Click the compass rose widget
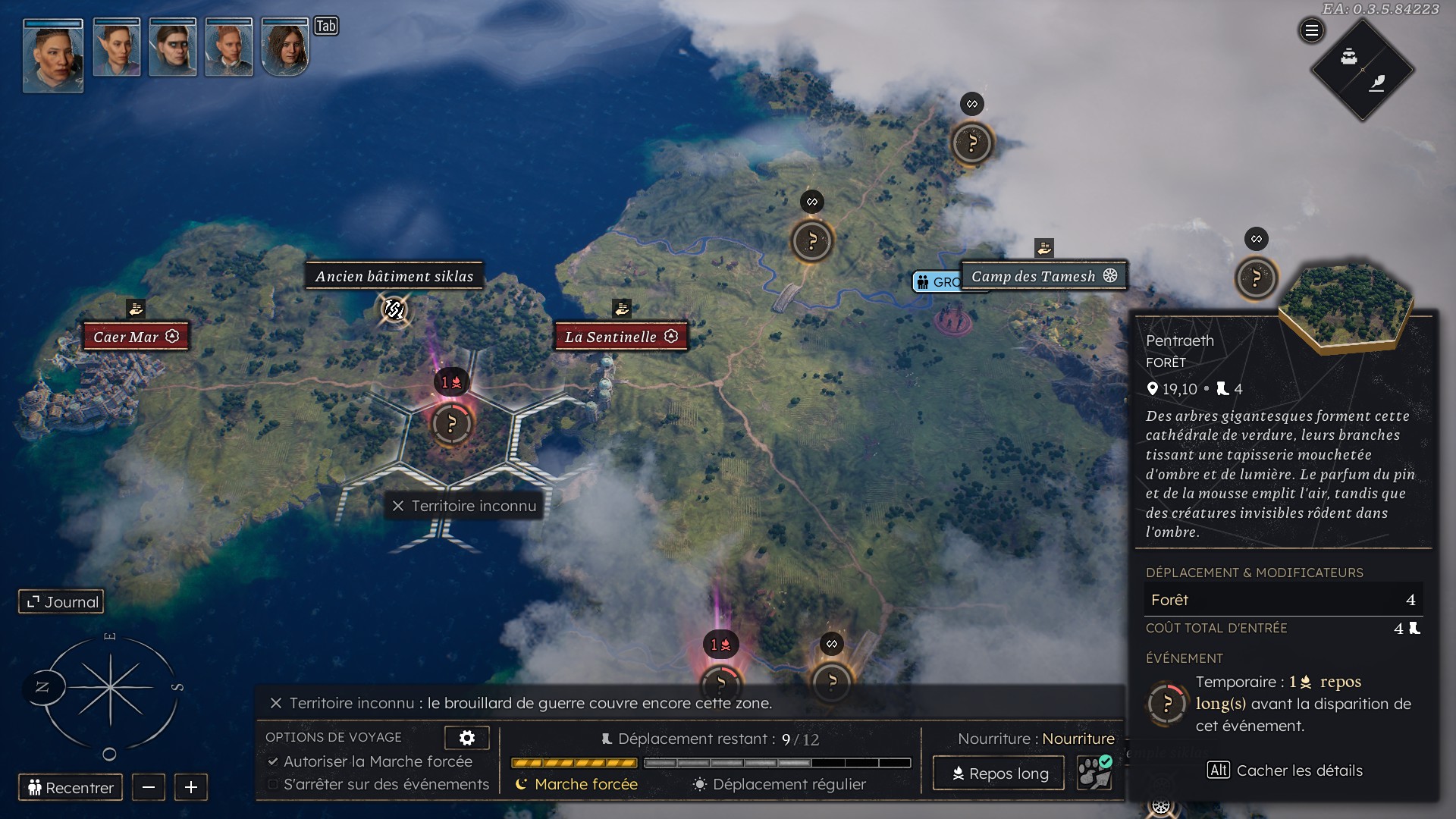 click(110, 688)
